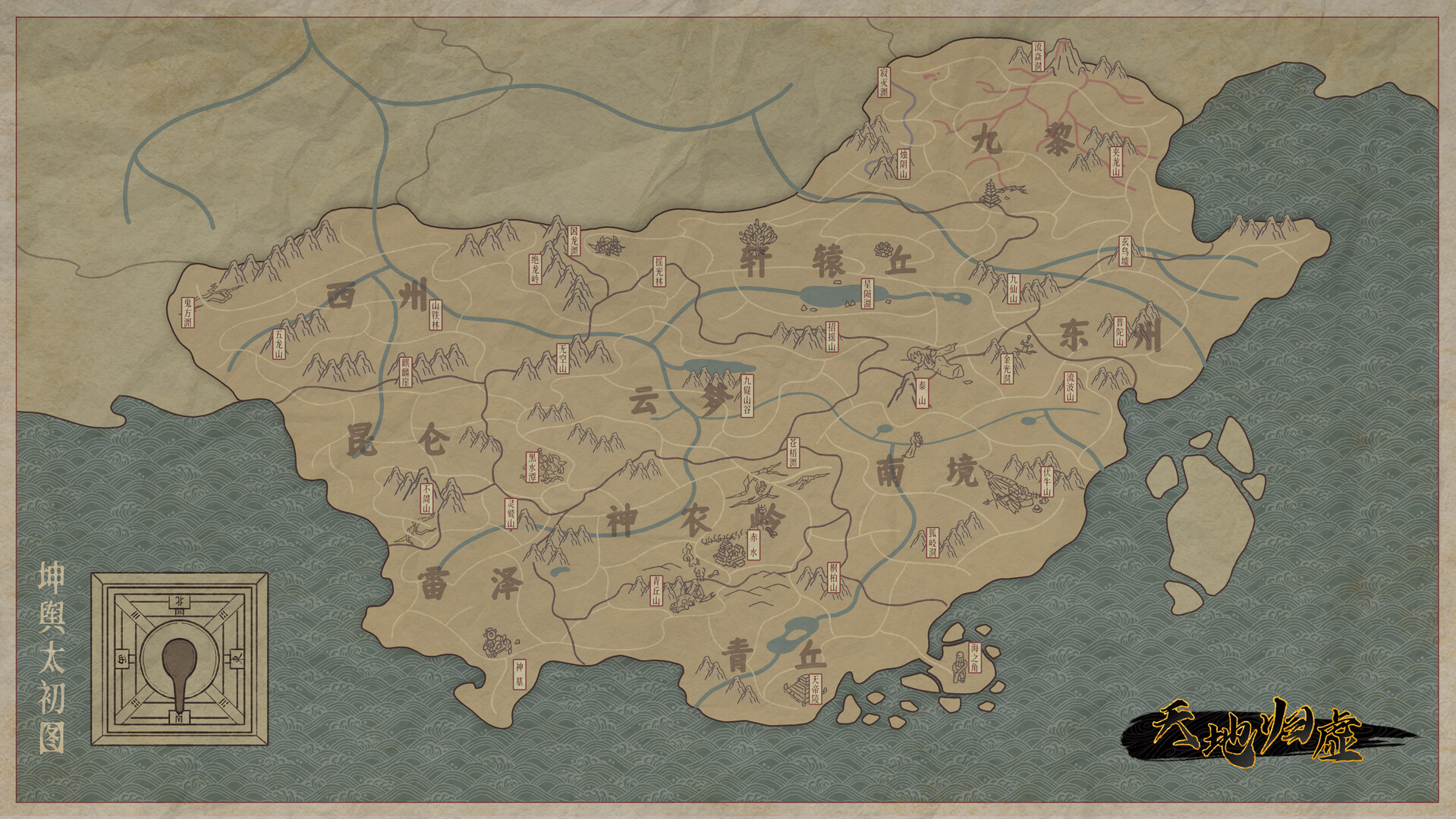
Task: Select the 普陀山 location
Action: (x=1120, y=331)
